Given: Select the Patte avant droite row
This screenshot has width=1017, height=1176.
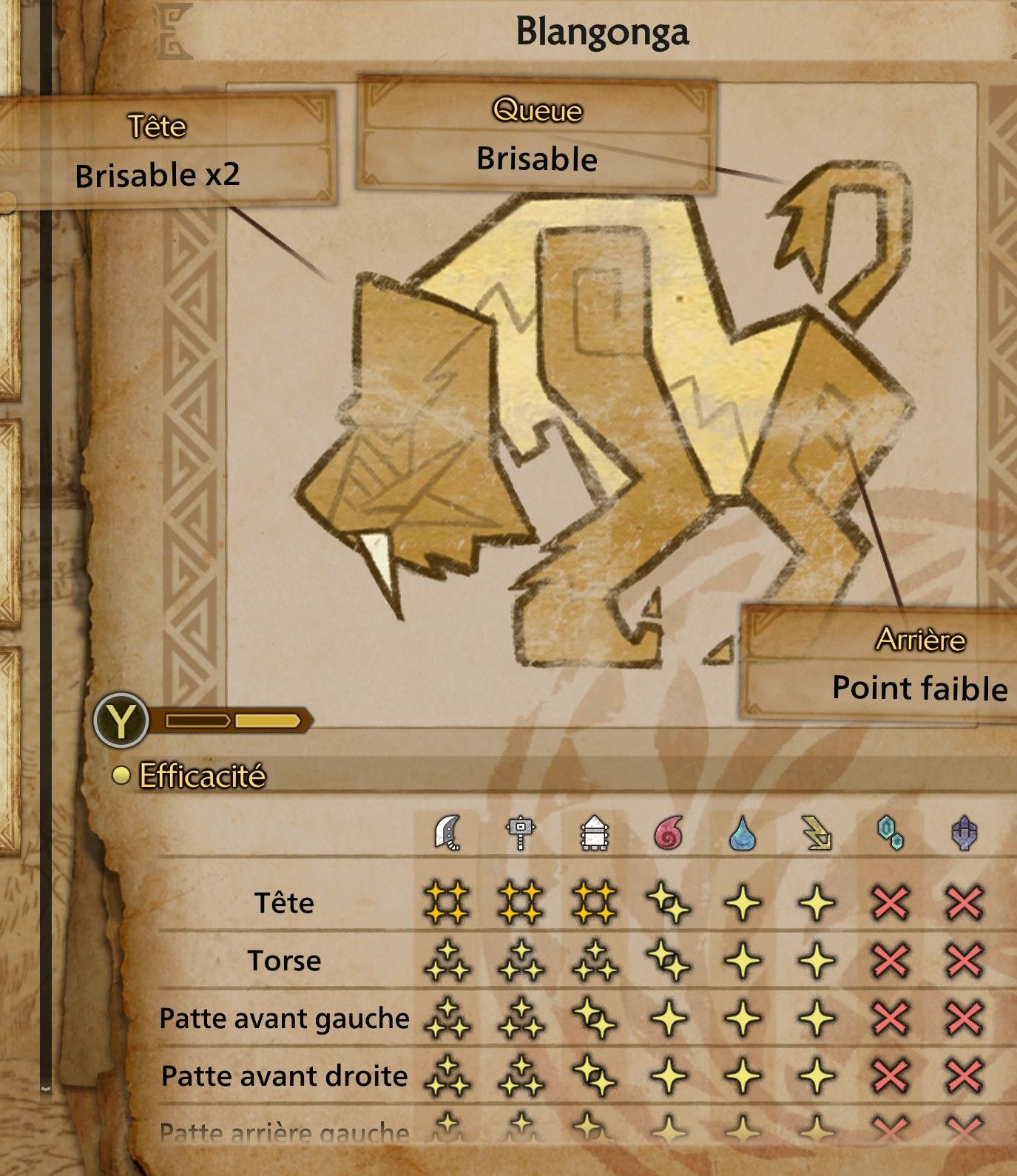Looking at the screenshot, I should [284, 1076].
